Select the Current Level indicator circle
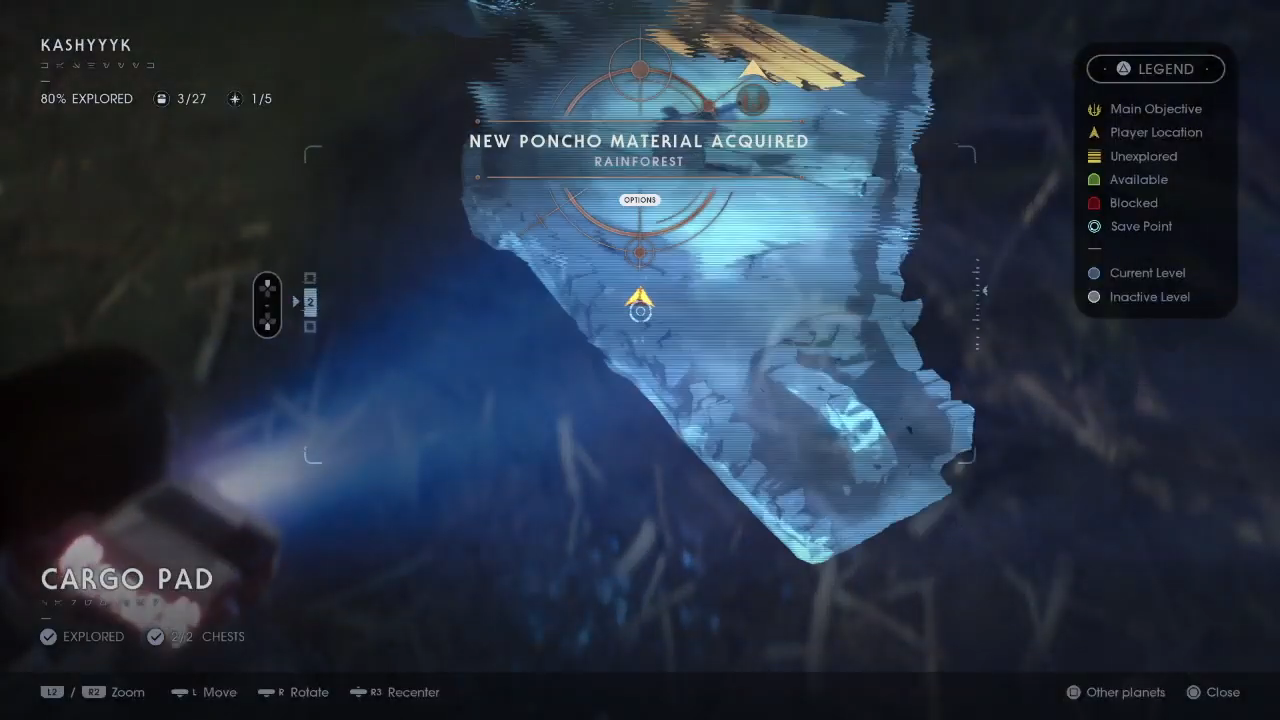The width and height of the screenshot is (1280, 720). click(x=1094, y=273)
